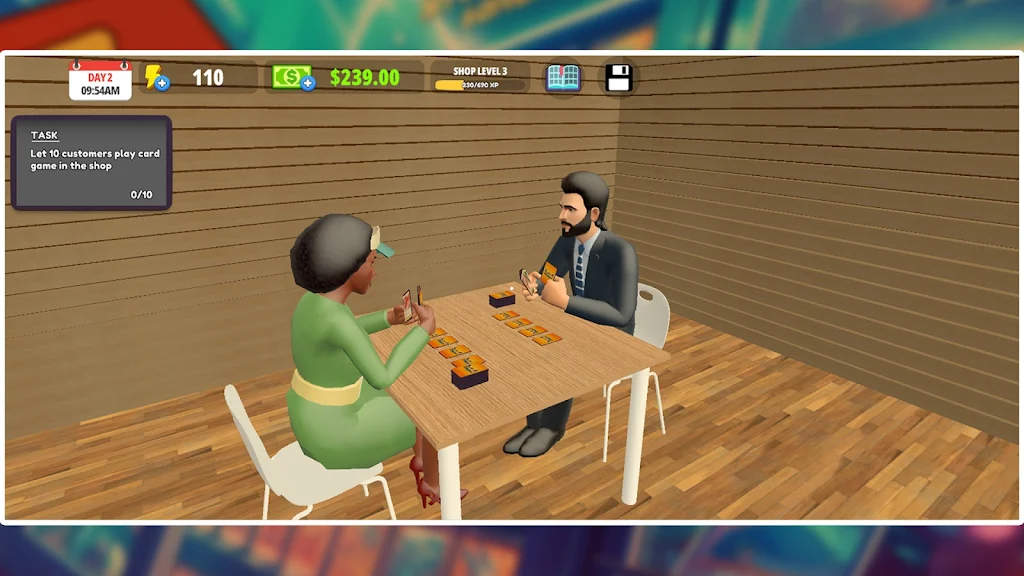Open the task panel about card game customers
This screenshot has width=1024, height=576.
[91, 162]
